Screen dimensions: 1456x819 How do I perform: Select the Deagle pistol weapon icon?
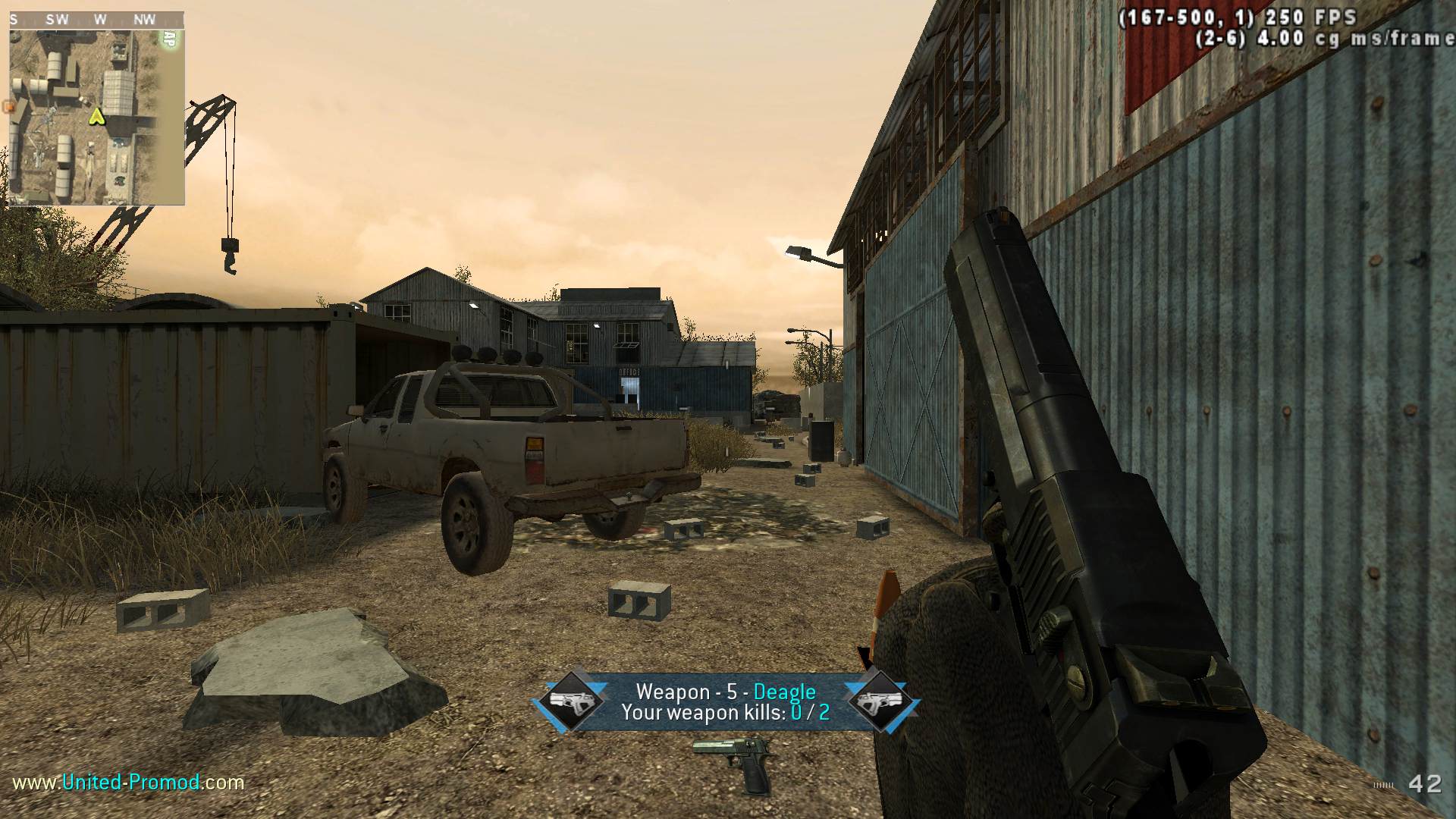[733, 762]
